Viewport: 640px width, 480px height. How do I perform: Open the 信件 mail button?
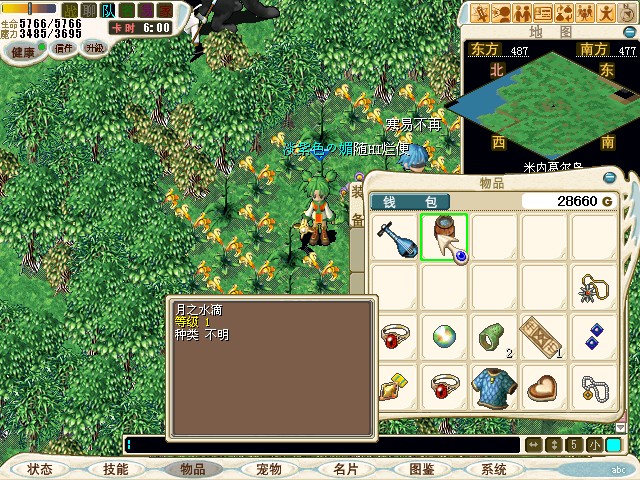click(64, 48)
